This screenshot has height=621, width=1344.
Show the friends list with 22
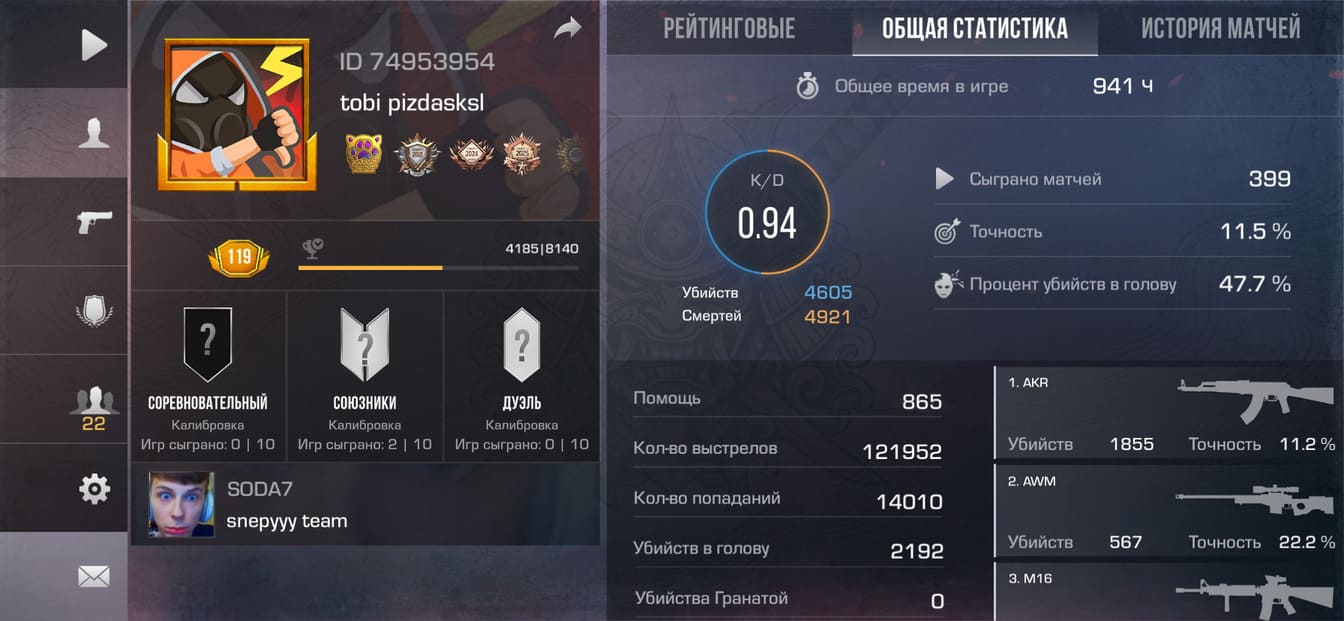pos(93,407)
